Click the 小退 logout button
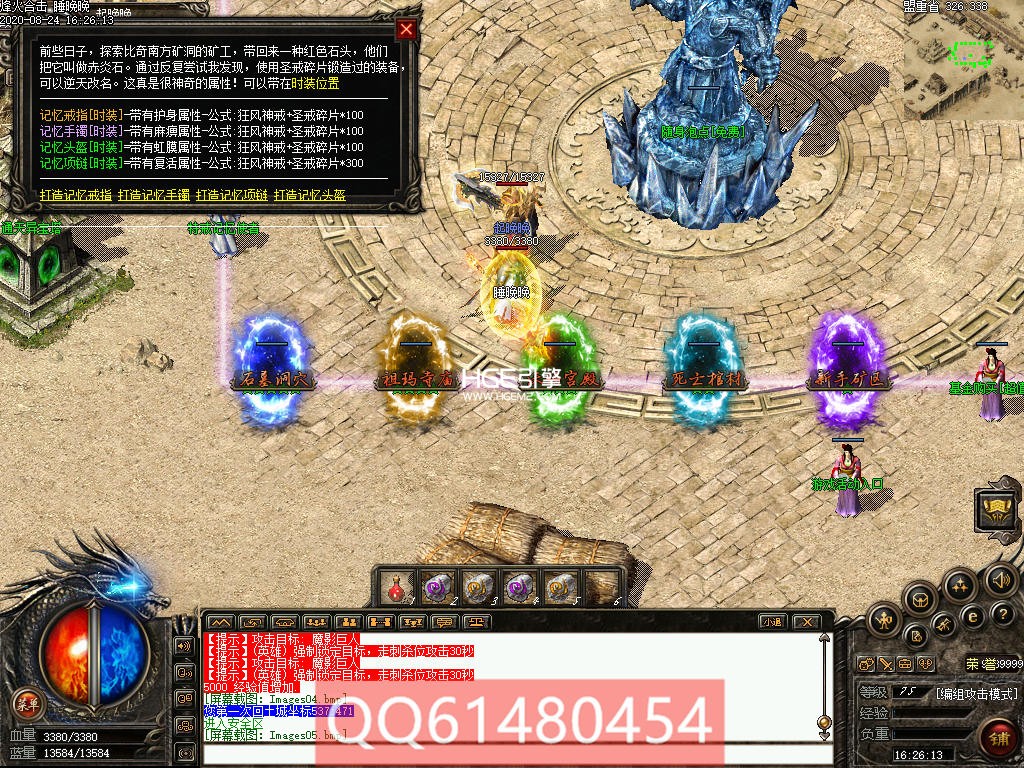The width and height of the screenshot is (1024, 768). coord(771,621)
